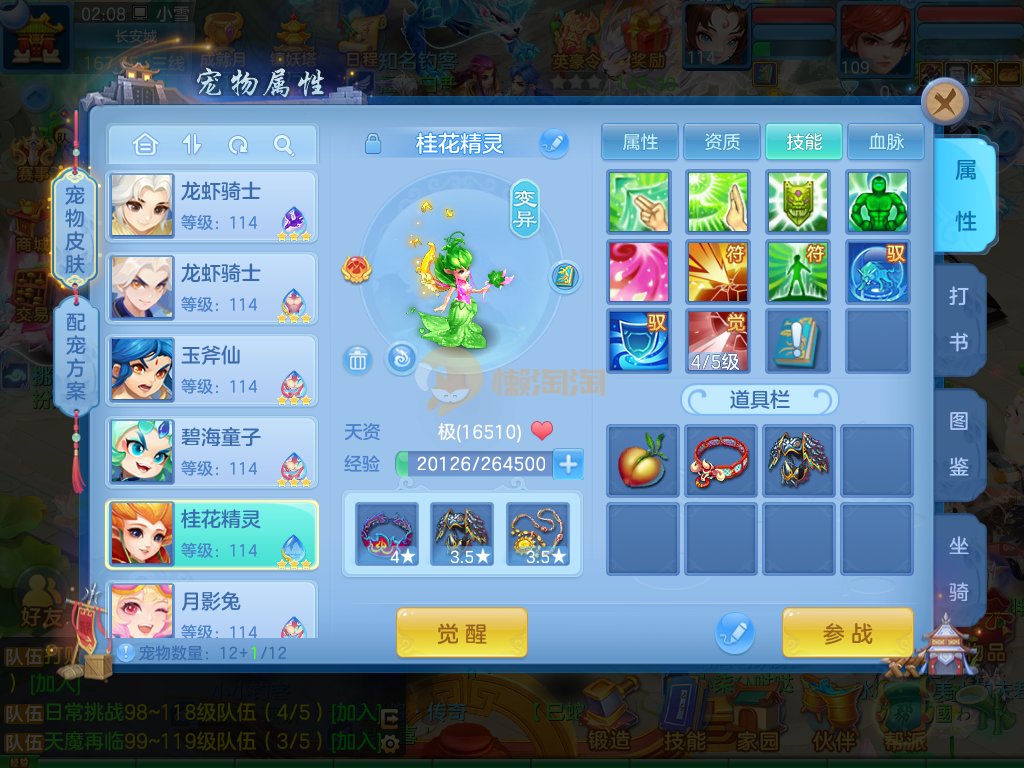Open the 打书 side tab
This screenshot has height=768, width=1024.
point(958,319)
